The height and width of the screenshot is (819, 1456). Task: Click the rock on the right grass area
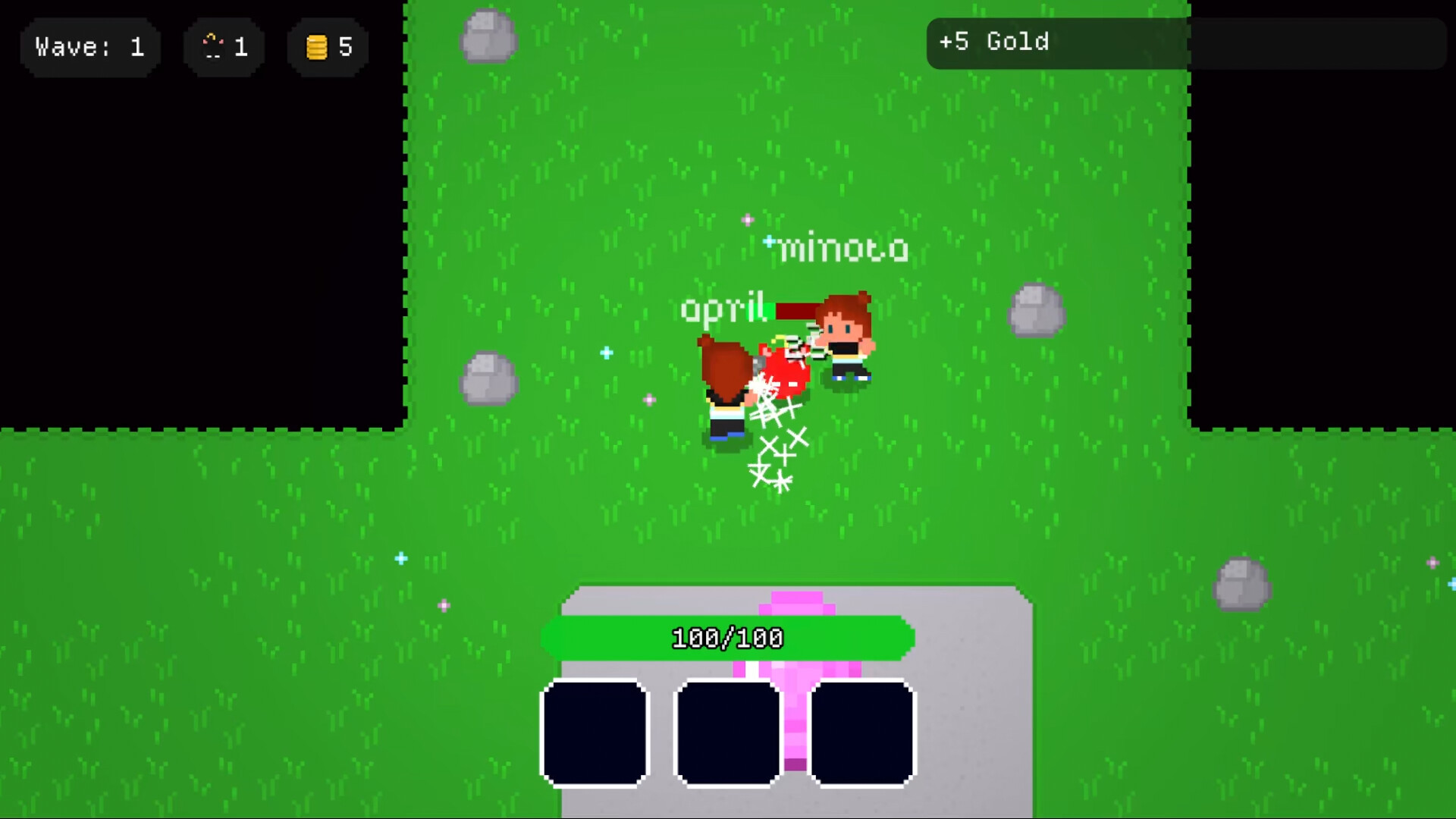pos(1035,309)
